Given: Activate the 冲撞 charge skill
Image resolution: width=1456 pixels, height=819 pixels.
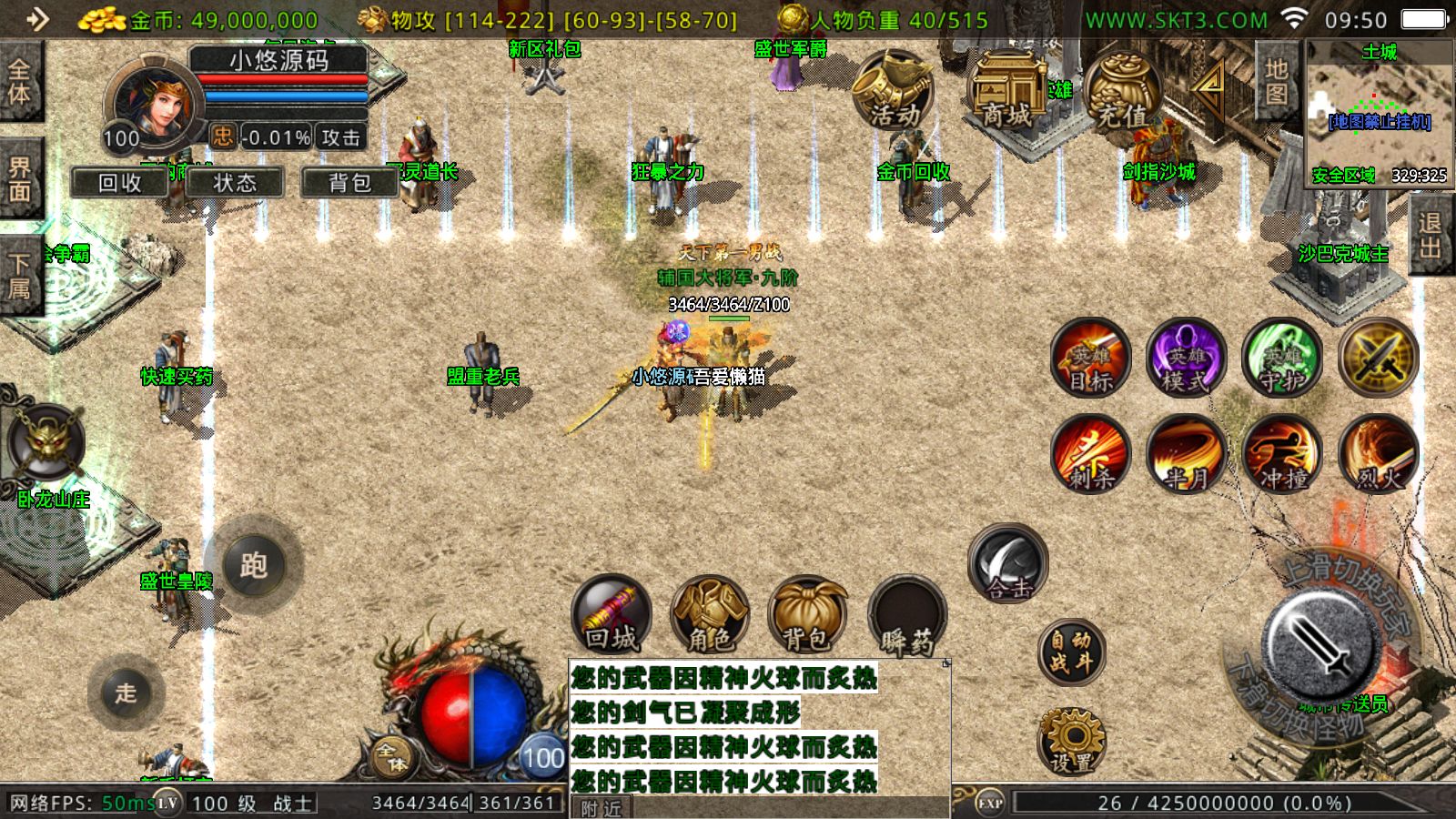Looking at the screenshot, I should (x=1283, y=453).
